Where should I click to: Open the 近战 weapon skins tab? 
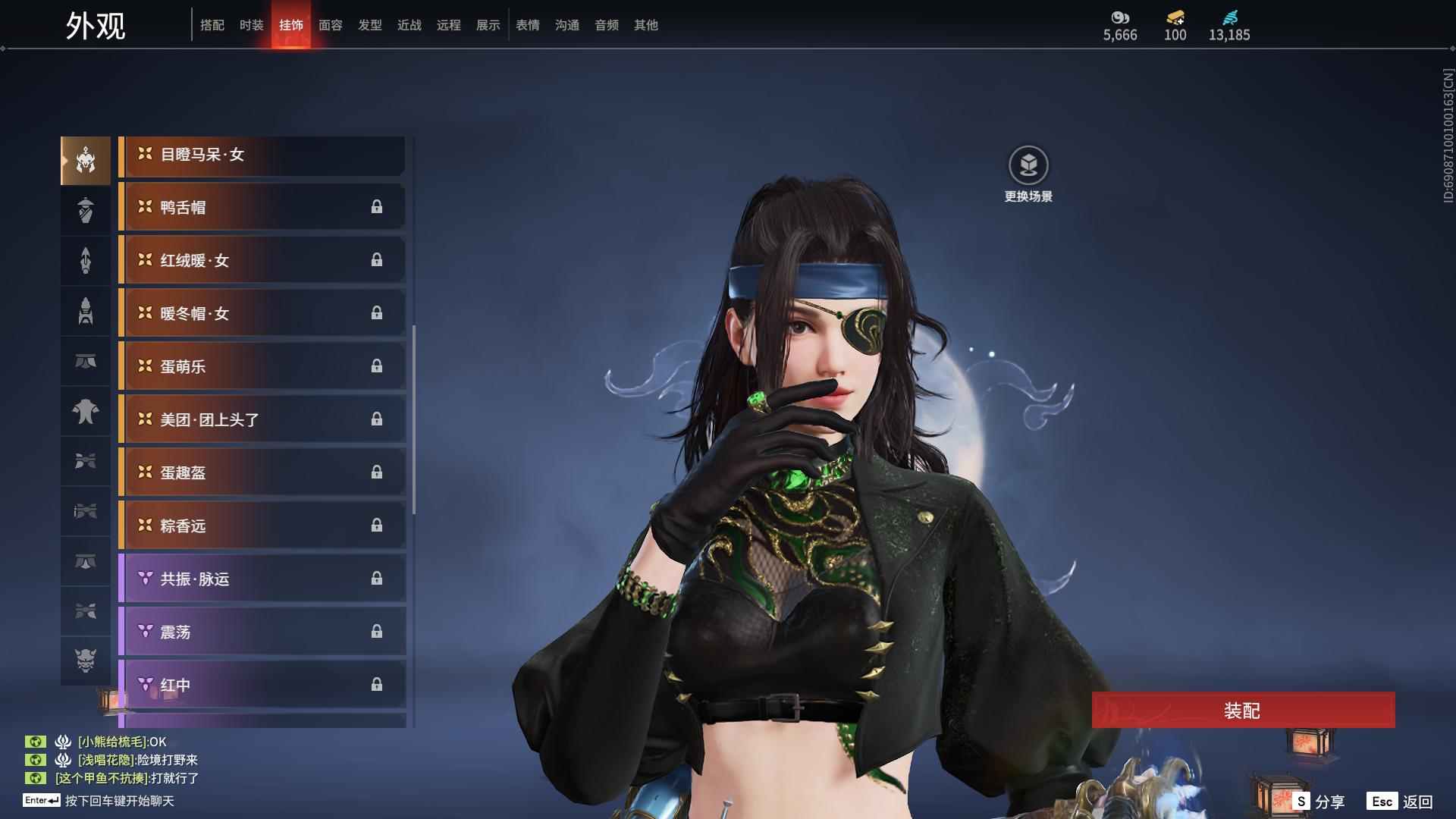pyautogui.click(x=409, y=25)
